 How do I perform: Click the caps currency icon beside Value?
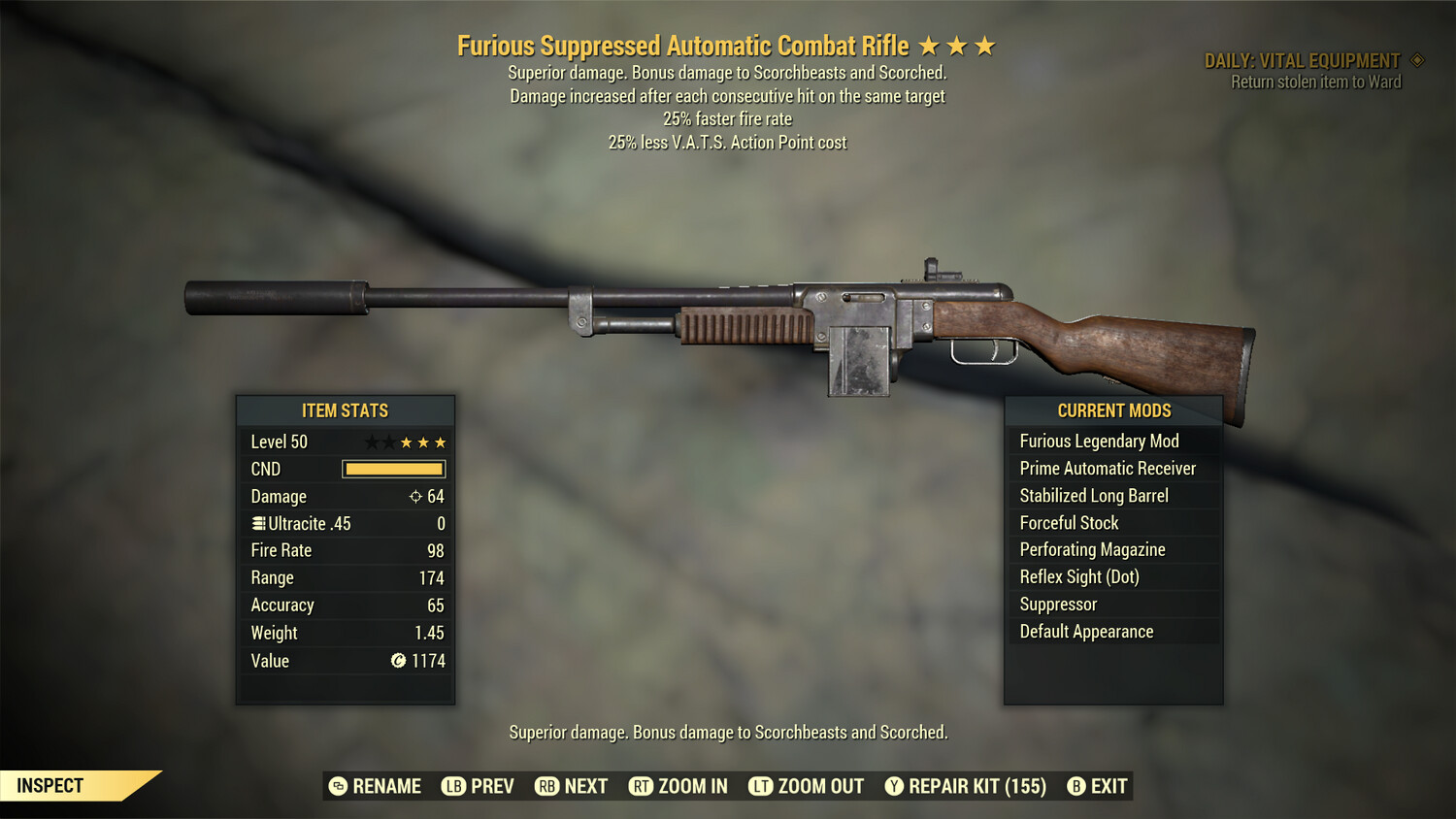[396, 661]
